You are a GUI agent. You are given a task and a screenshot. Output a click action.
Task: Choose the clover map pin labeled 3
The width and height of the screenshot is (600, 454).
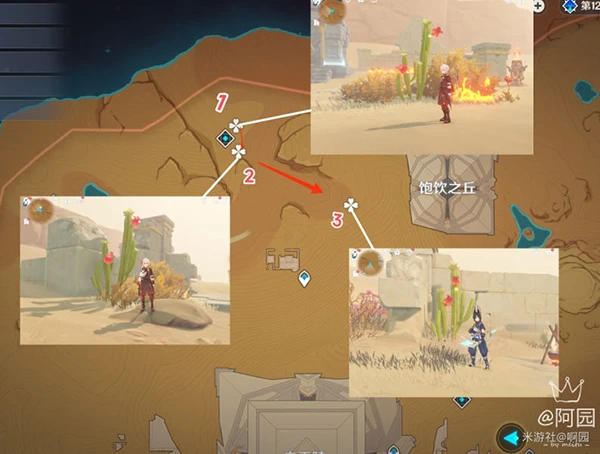tap(350, 206)
